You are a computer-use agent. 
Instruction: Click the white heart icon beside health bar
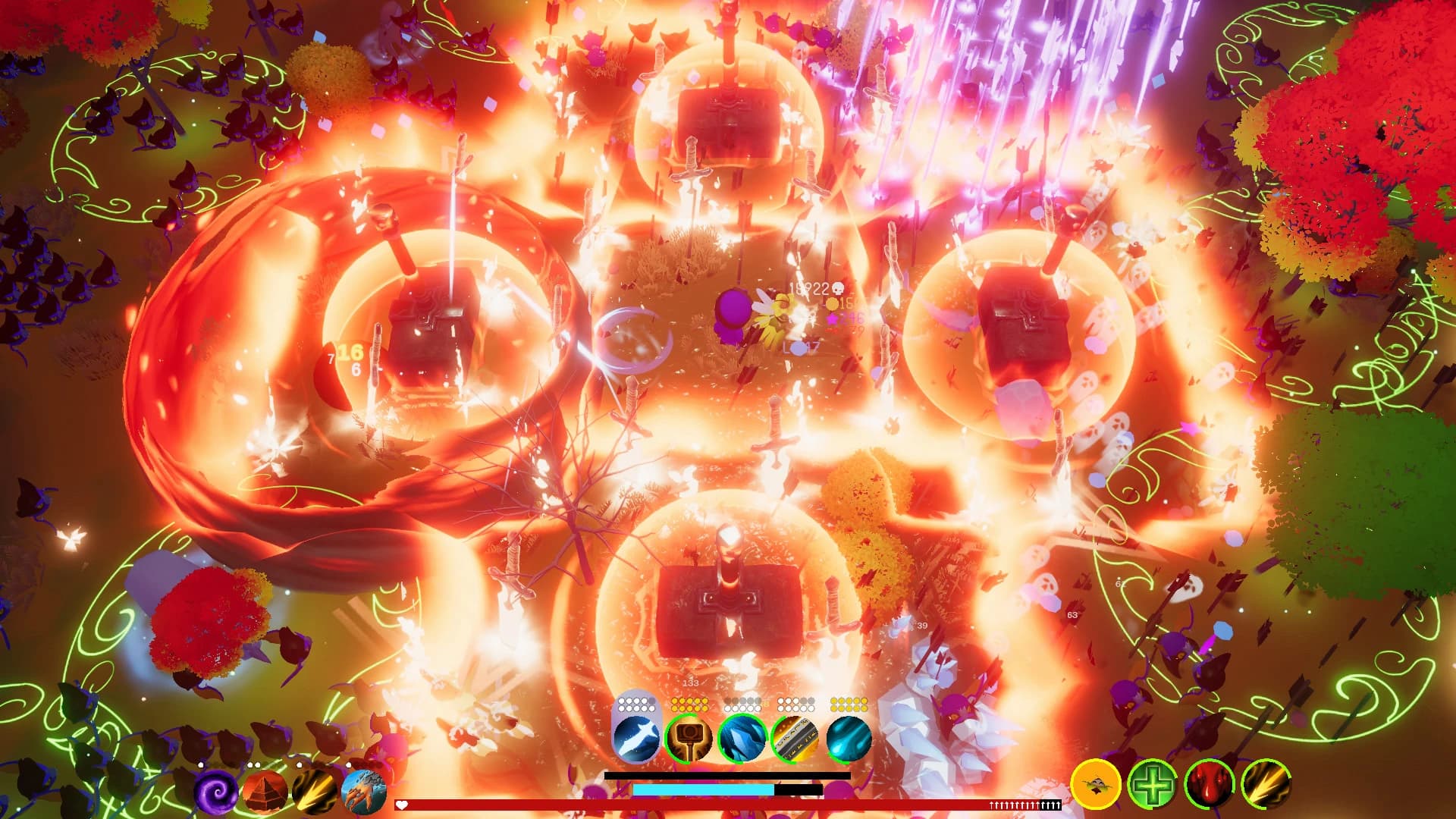[402, 802]
